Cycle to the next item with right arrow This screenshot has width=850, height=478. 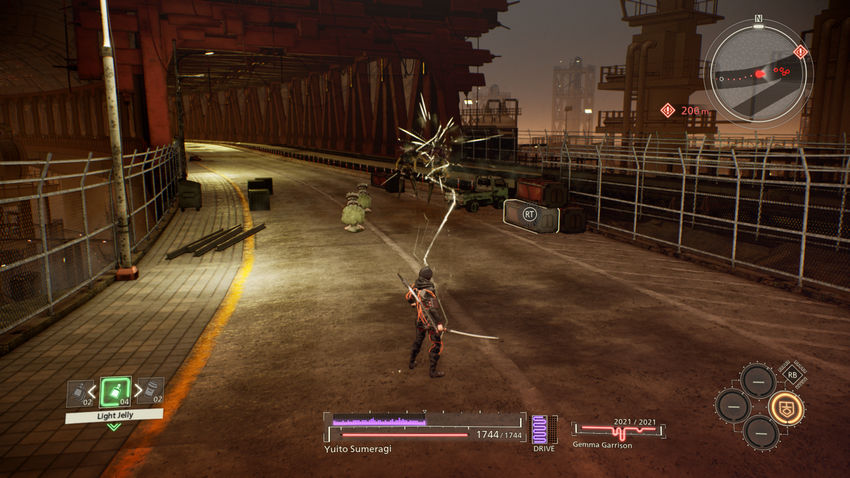[138, 391]
